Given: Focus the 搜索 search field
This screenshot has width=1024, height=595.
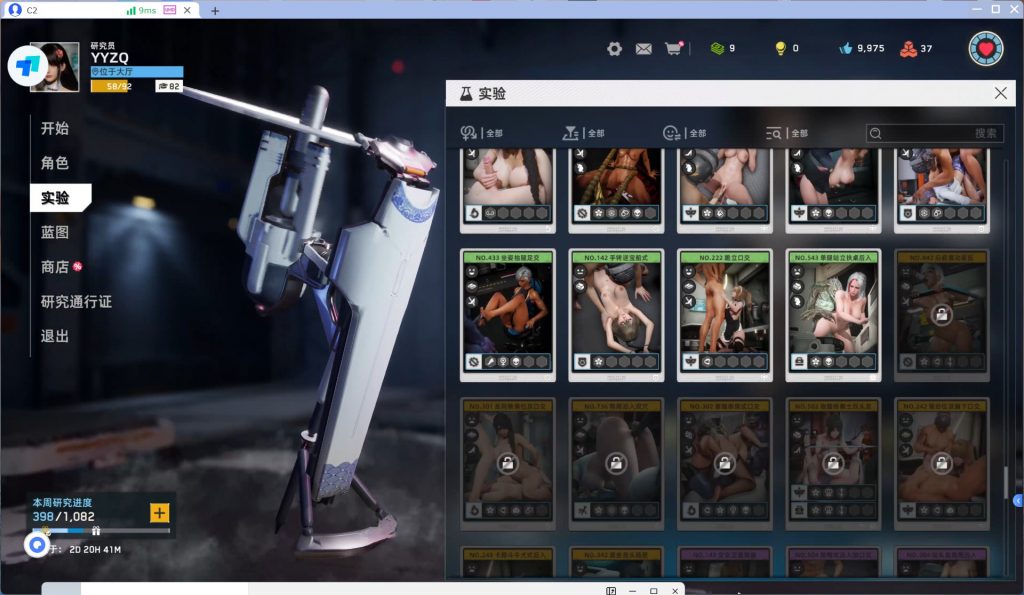Looking at the screenshot, I should (935, 133).
